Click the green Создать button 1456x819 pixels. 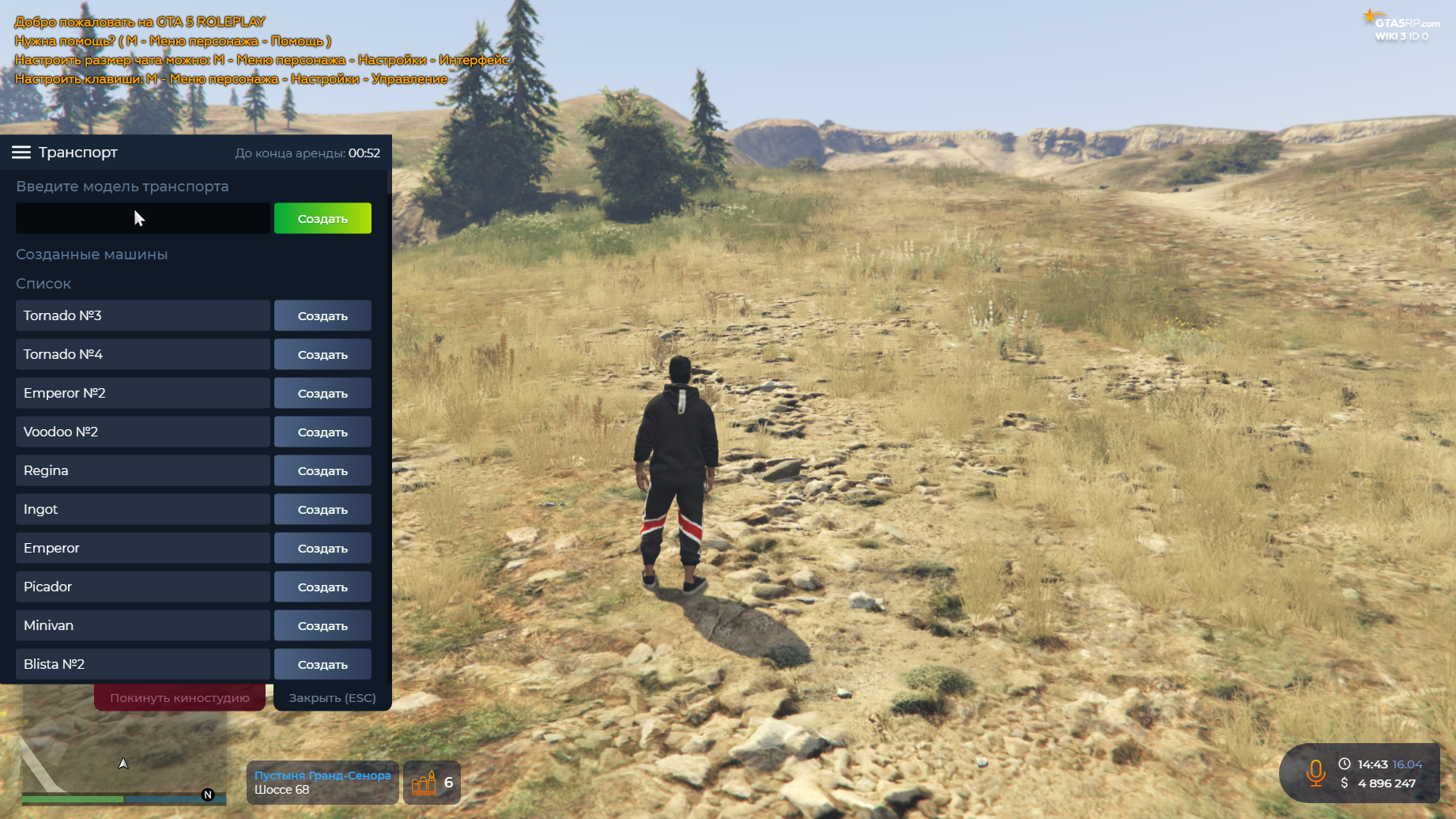tap(323, 218)
